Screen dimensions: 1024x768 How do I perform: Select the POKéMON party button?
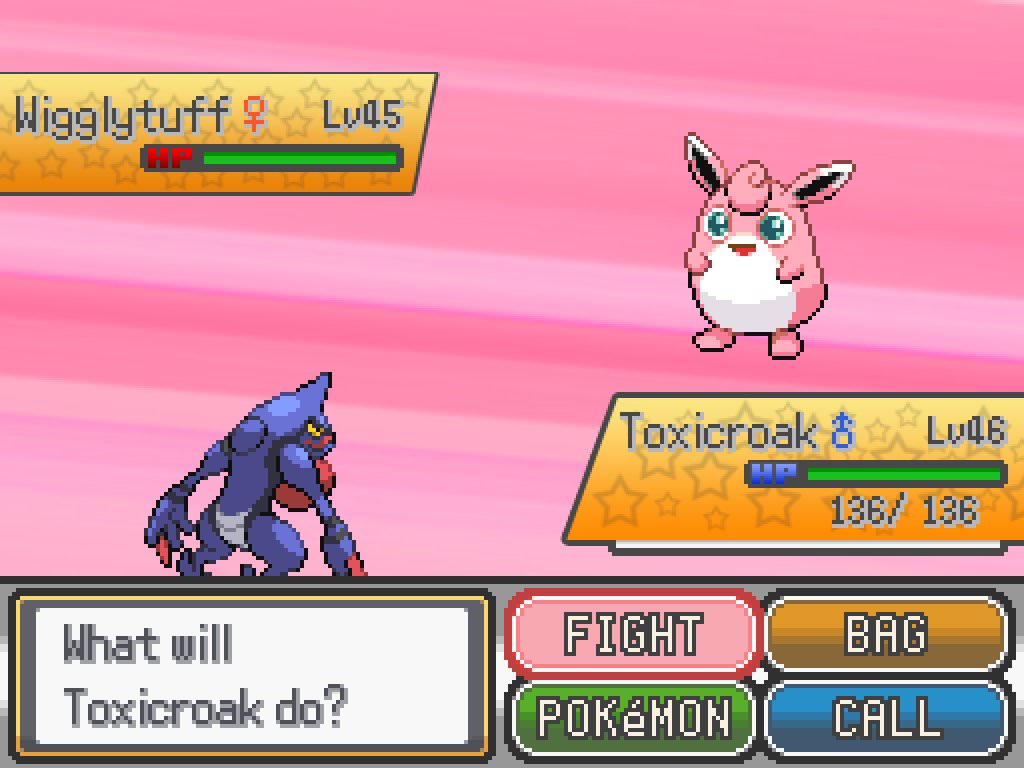pos(633,717)
